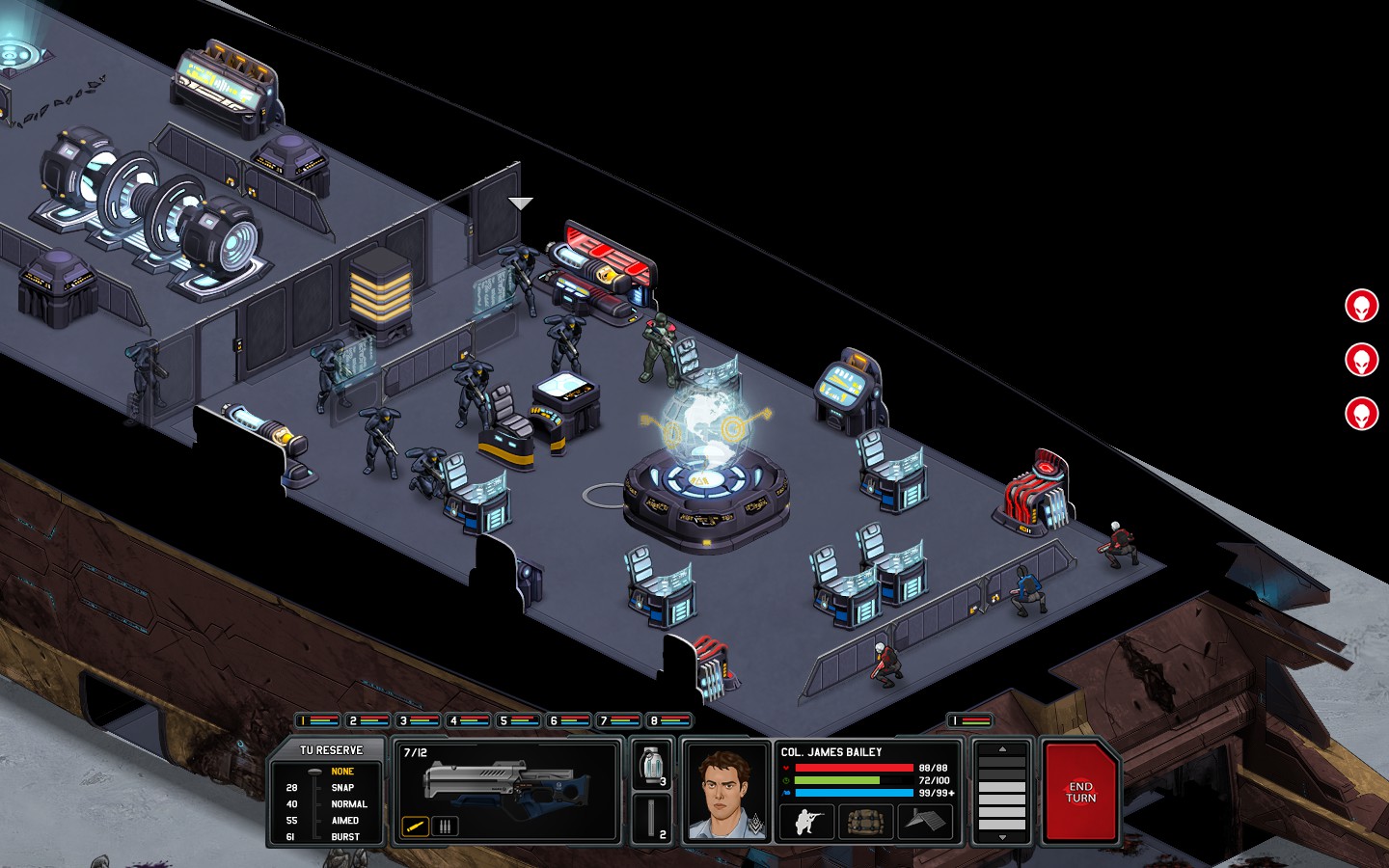Select the burst fire mode icon
Viewport: 1389px width, 868px height.
pos(445,826)
